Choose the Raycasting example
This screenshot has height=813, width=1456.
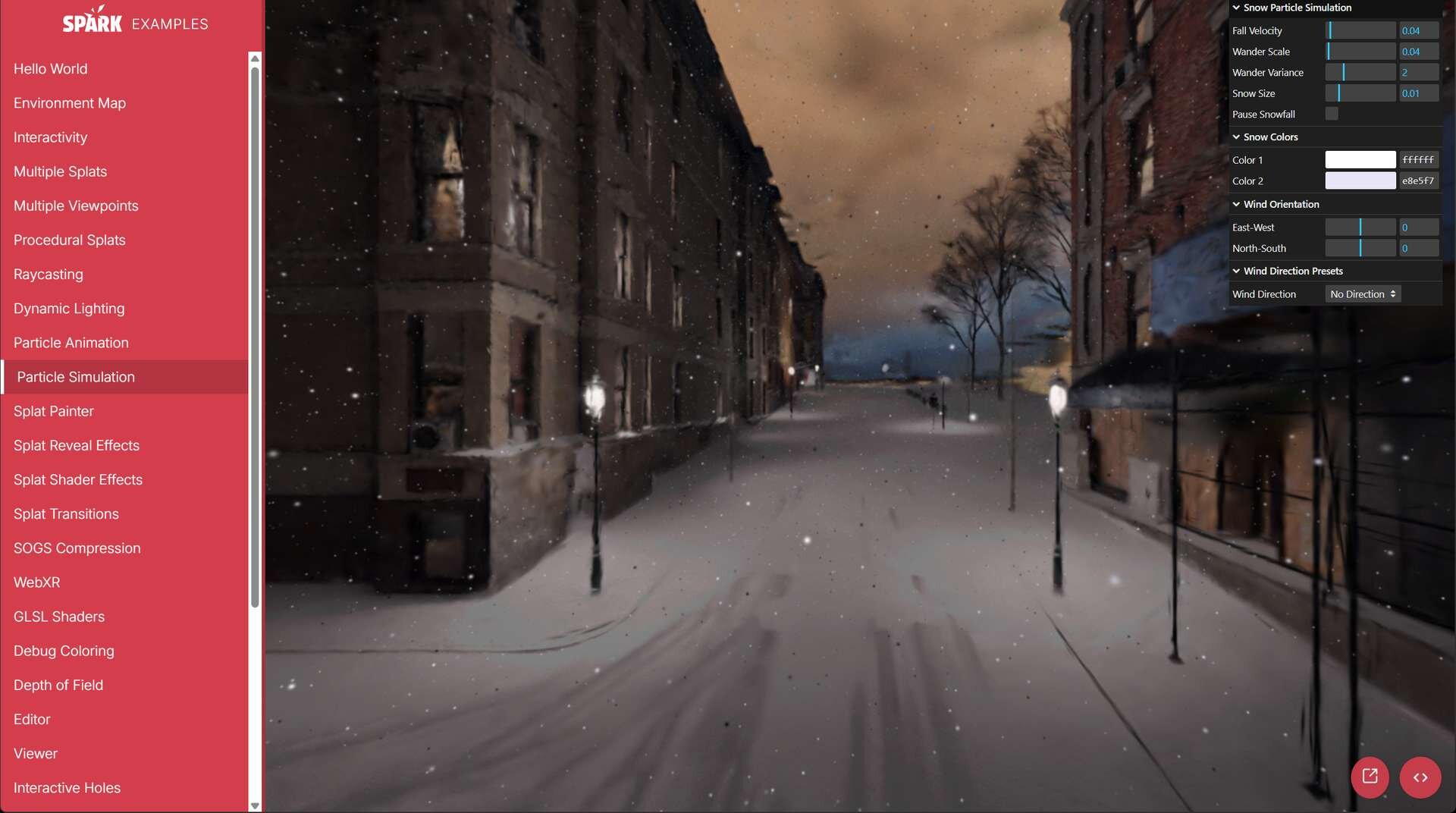49,275
